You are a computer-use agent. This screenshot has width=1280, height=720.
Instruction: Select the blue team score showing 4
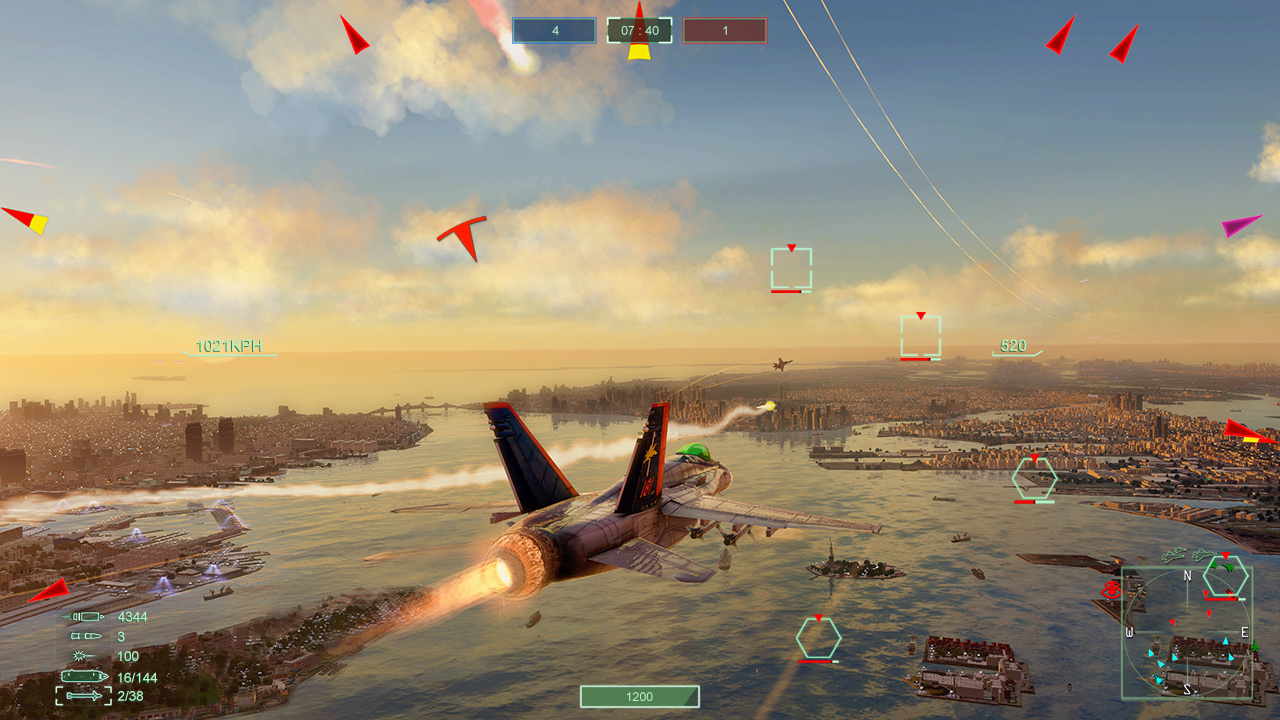[x=553, y=30]
